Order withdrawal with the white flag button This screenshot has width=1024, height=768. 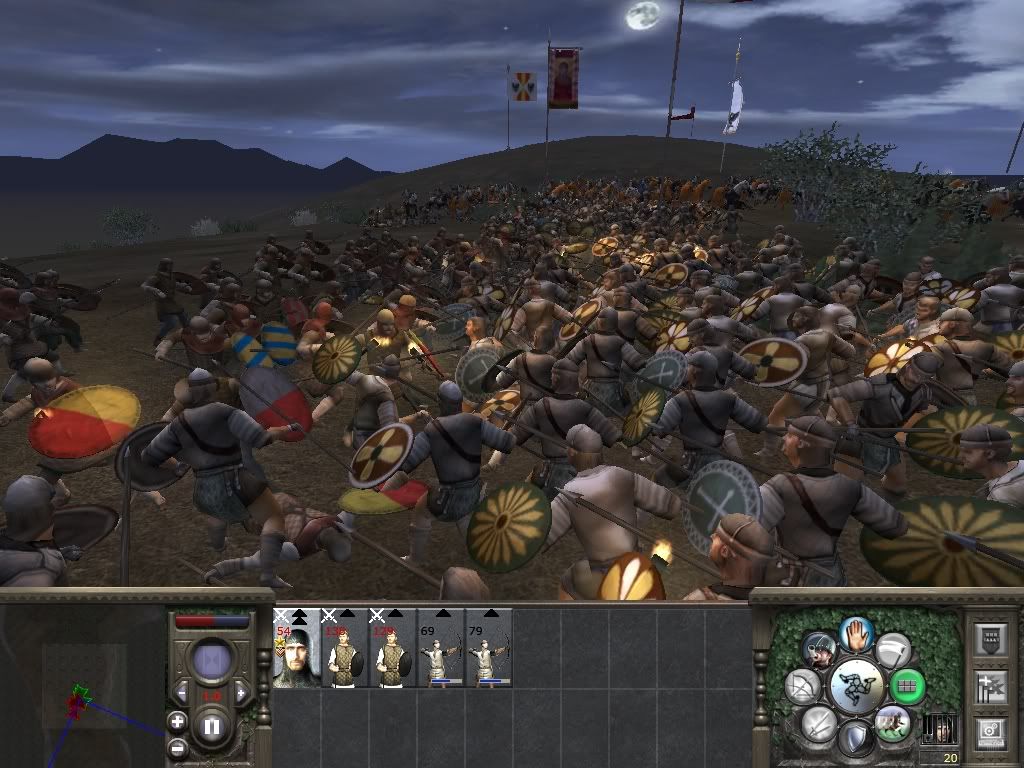coord(893,650)
